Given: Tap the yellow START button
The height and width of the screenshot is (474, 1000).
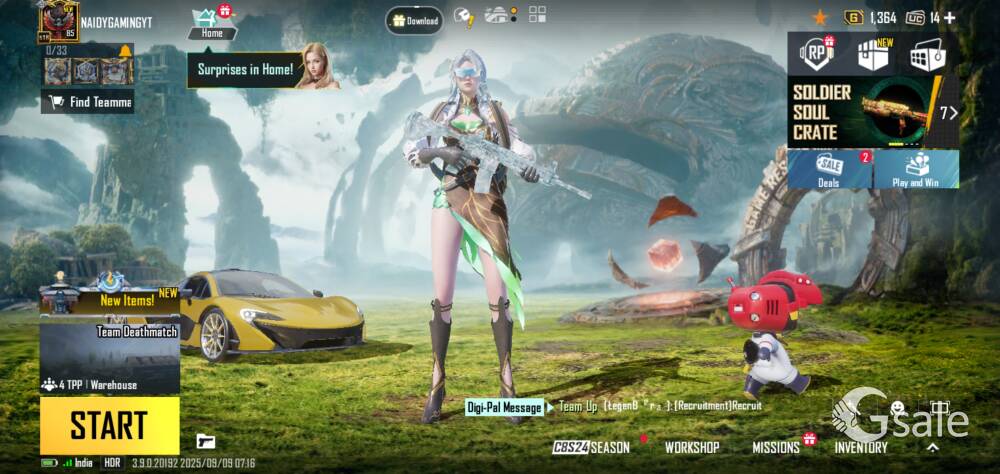Looking at the screenshot, I should coord(109,425).
